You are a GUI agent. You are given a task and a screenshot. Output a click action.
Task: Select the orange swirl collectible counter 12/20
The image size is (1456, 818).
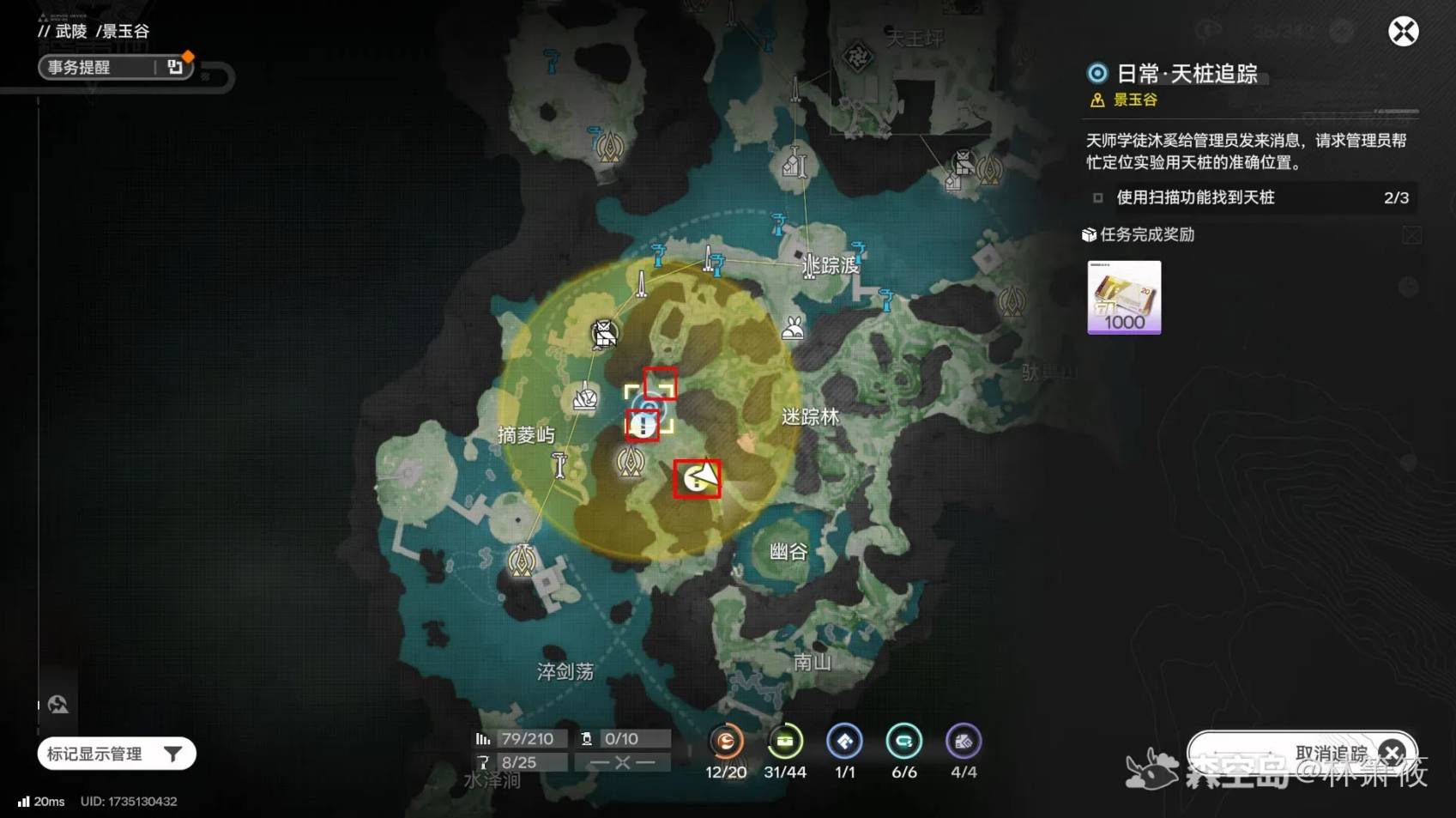(726, 742)
